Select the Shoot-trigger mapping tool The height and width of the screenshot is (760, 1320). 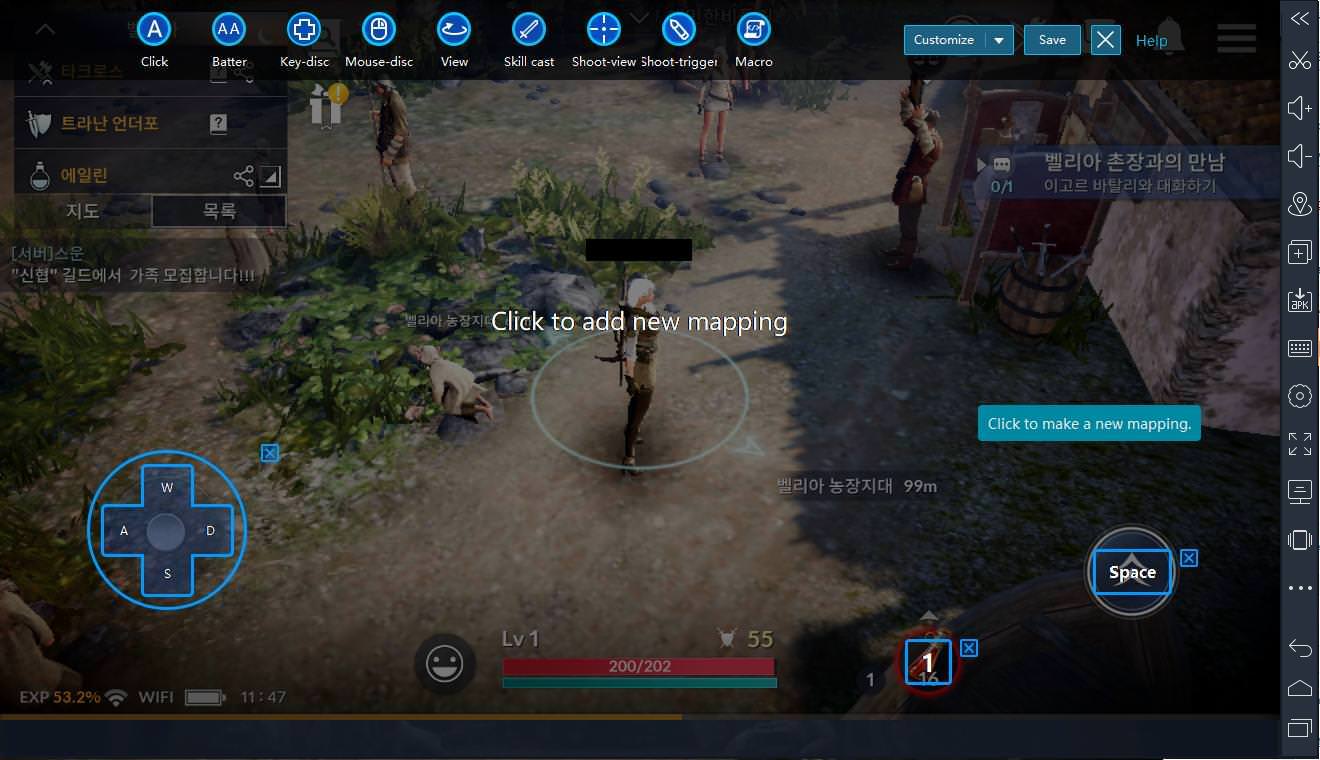point(679,30)
